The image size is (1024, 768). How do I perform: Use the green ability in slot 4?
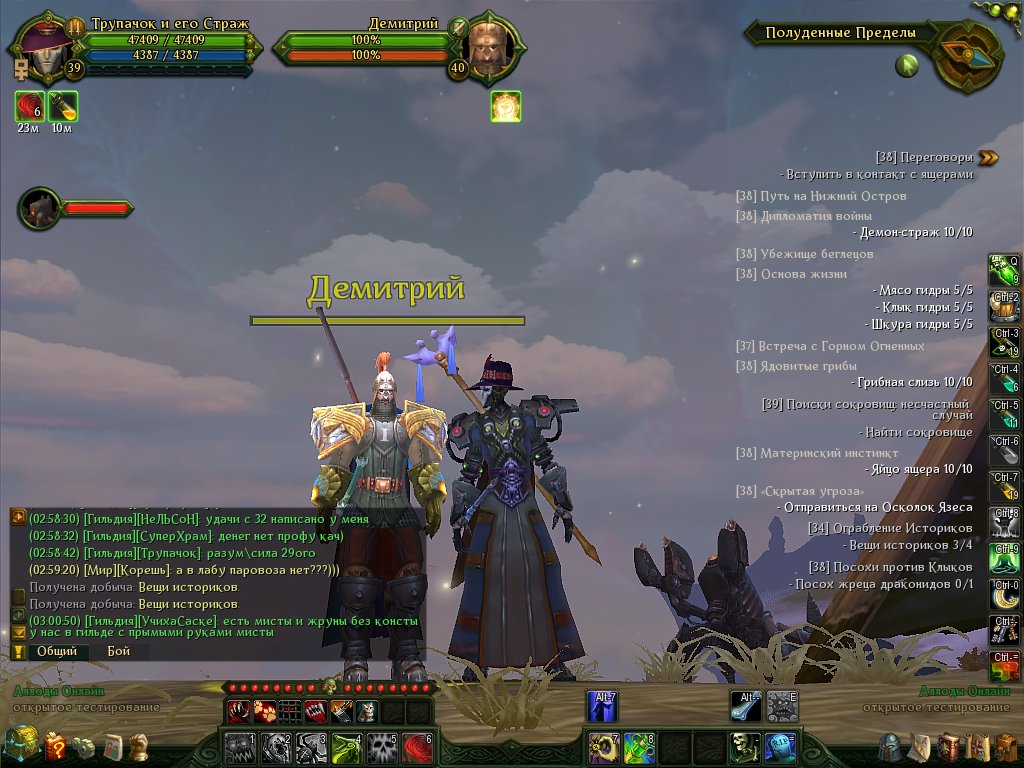tap(347, 747)
